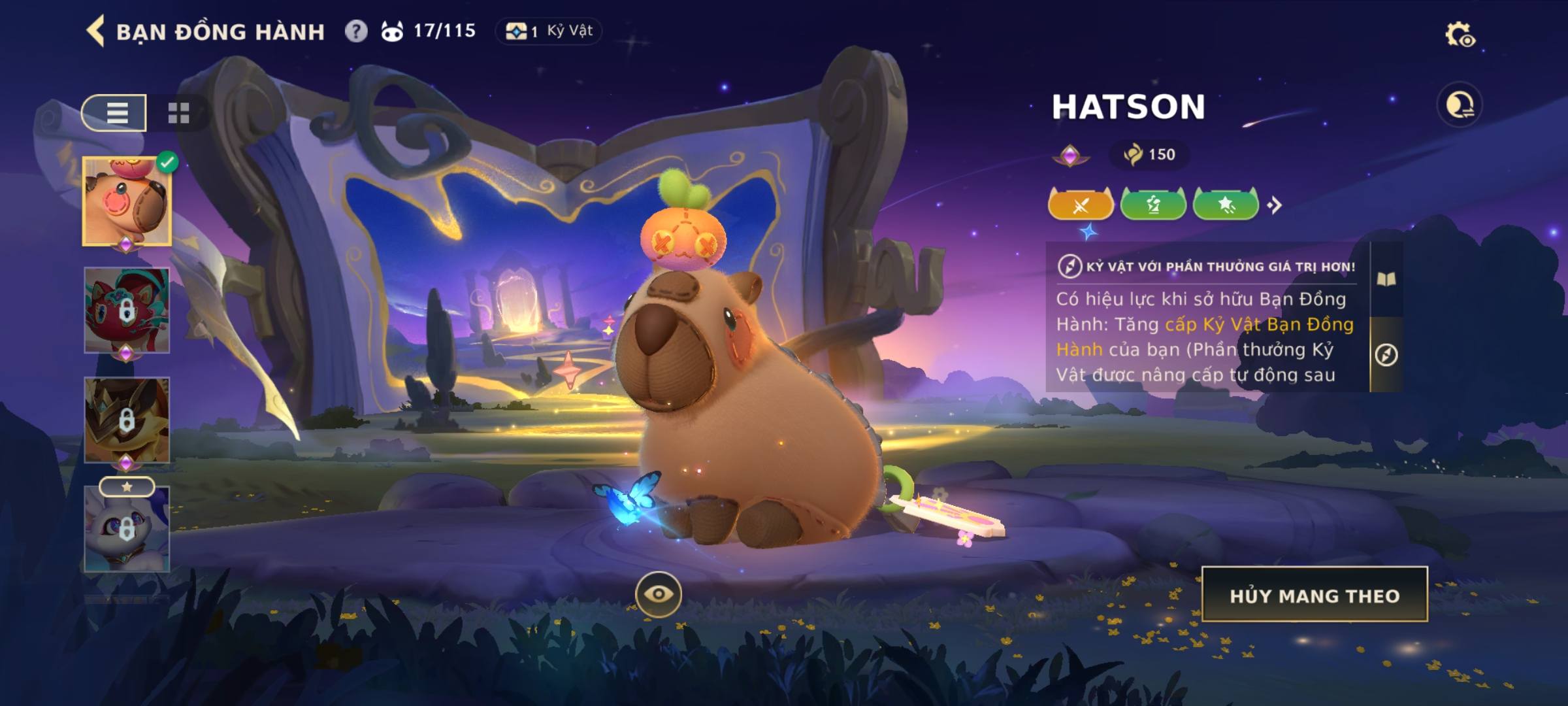Open the question mark help icon
The image size is (1568, 706).
[356, 31]
